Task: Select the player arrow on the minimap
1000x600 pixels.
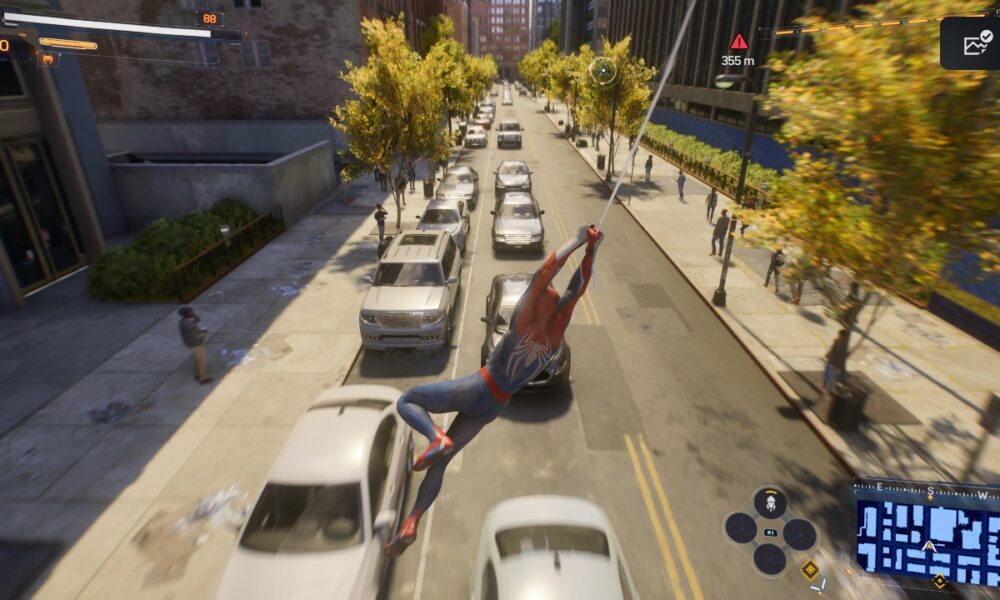Action: point(929,546)
